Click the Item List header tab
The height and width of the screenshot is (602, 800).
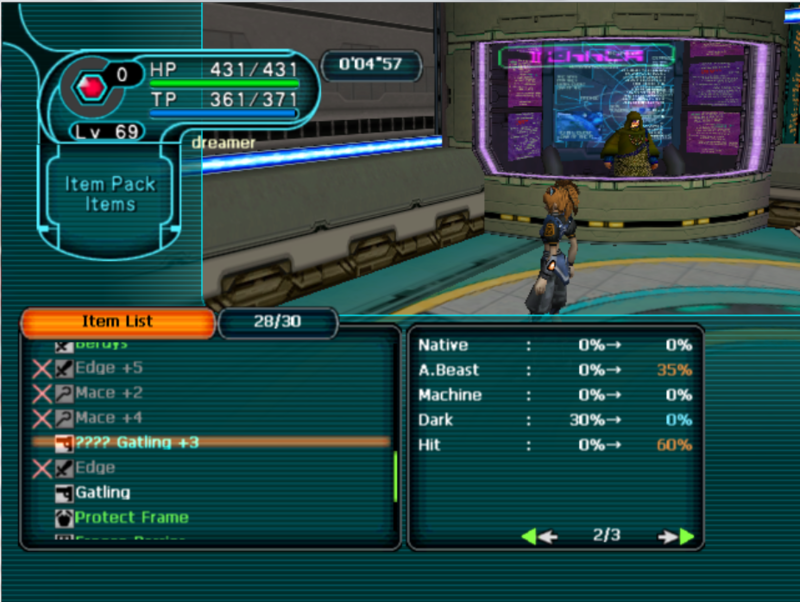pos(117,322)
